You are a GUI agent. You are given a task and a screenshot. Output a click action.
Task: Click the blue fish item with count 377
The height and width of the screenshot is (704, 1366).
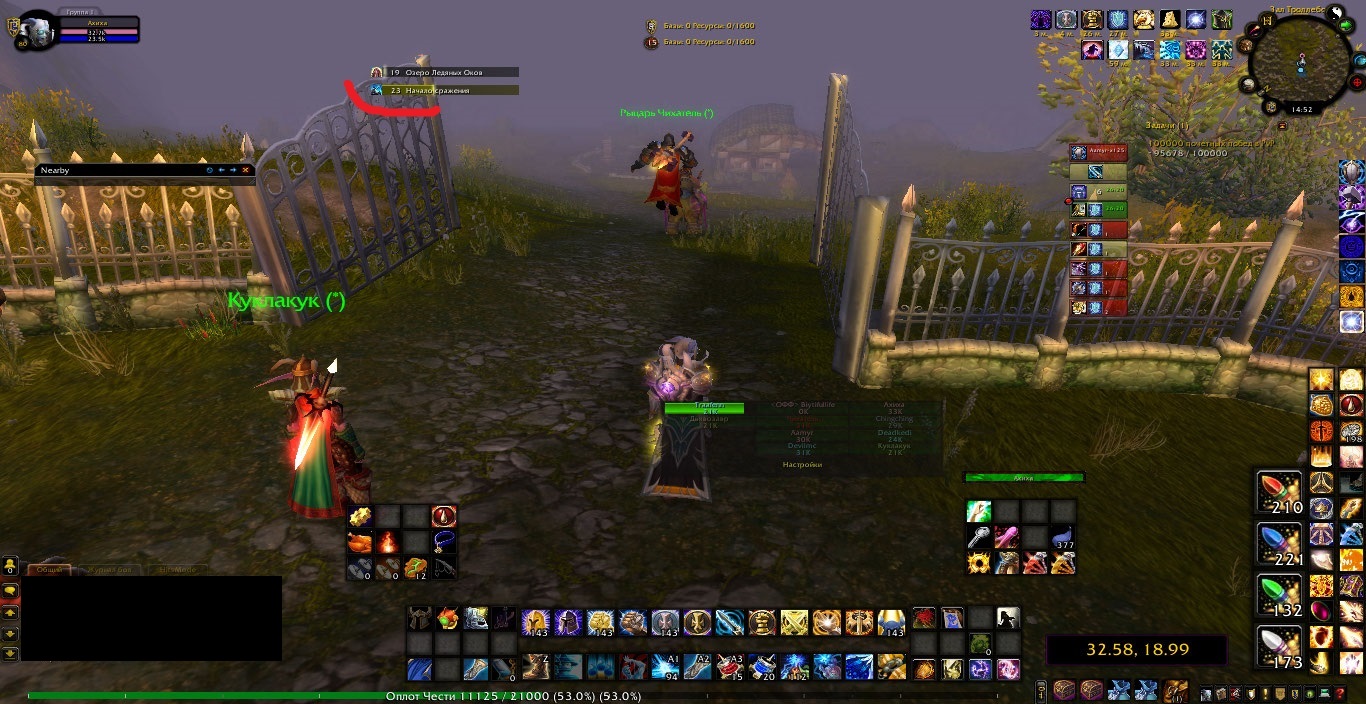(1064, 538)
